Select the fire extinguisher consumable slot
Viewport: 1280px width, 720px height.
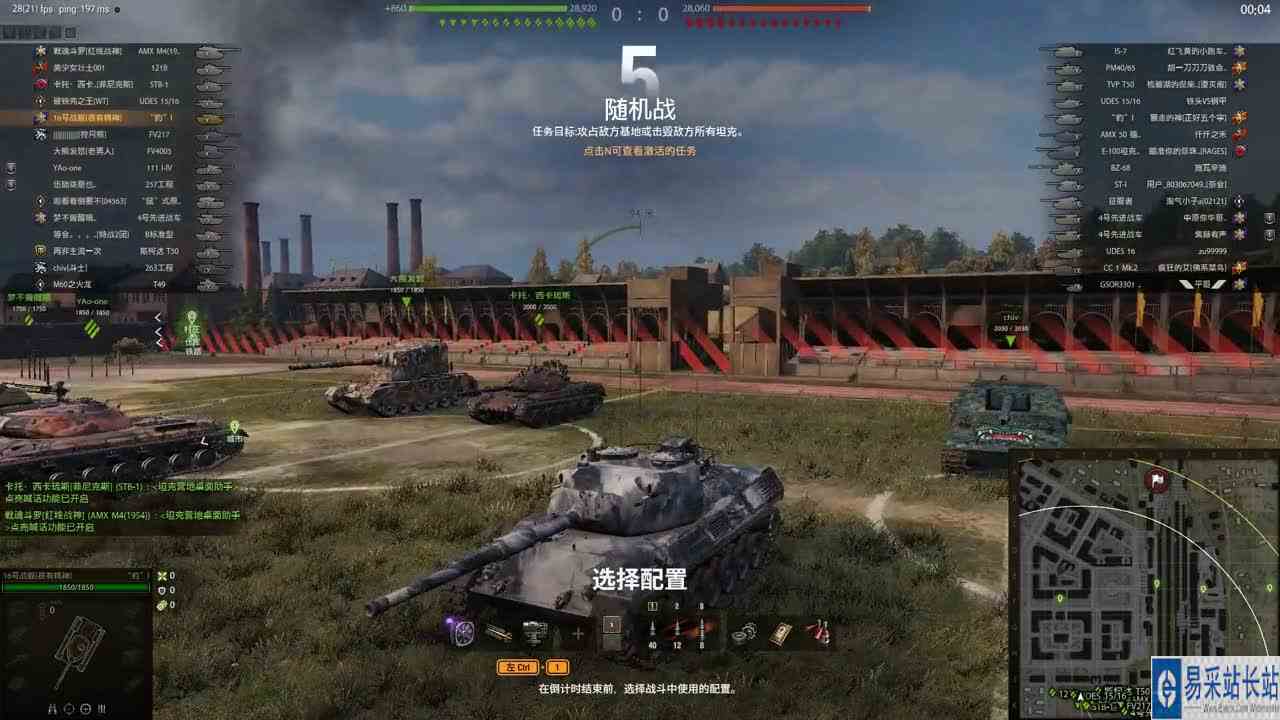pyautogui.click(x=818, y=631)
